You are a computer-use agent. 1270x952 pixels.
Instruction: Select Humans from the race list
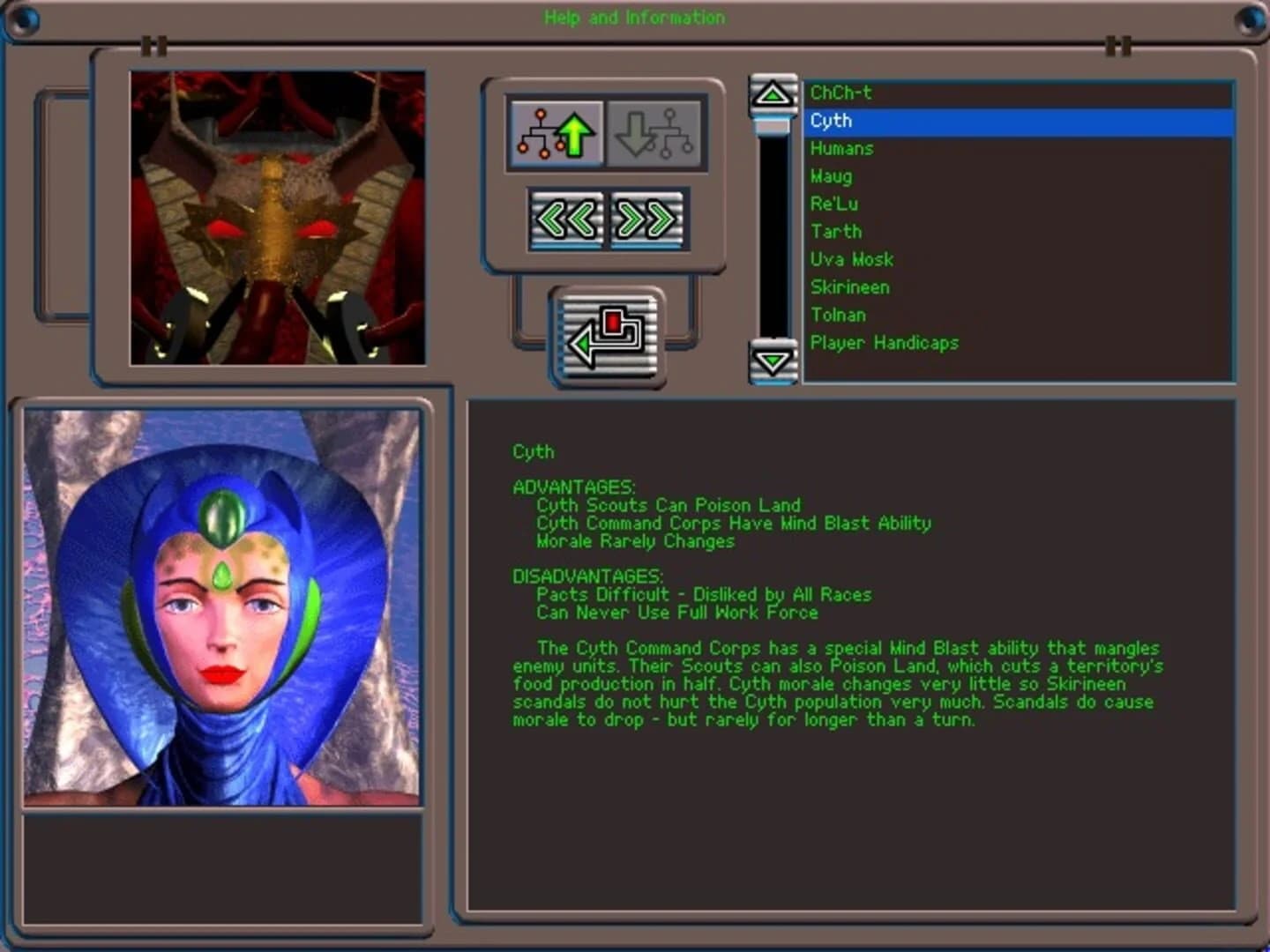(x=842, y=149)
